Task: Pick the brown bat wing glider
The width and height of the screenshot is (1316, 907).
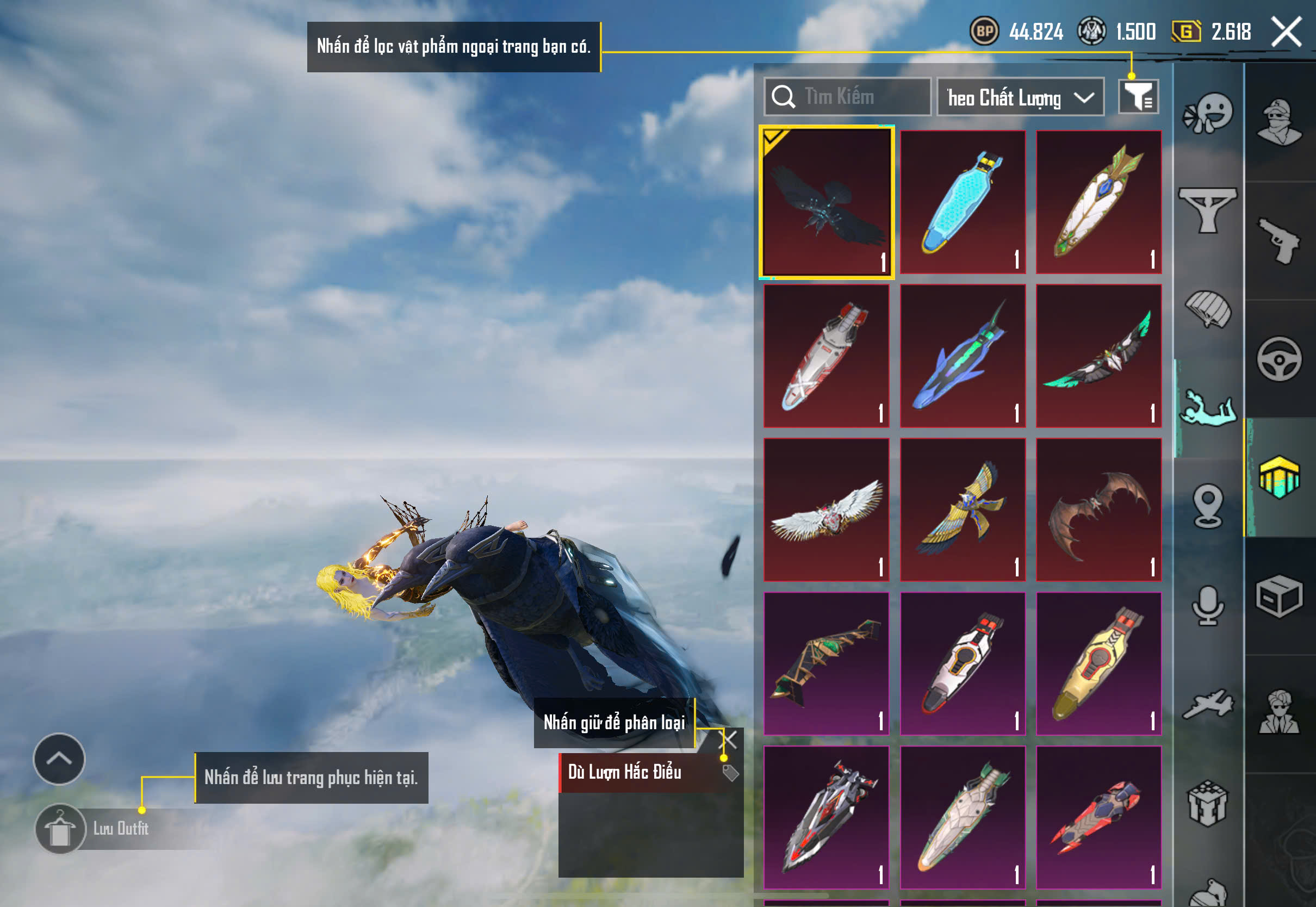Action: [x=1098, y=510]
